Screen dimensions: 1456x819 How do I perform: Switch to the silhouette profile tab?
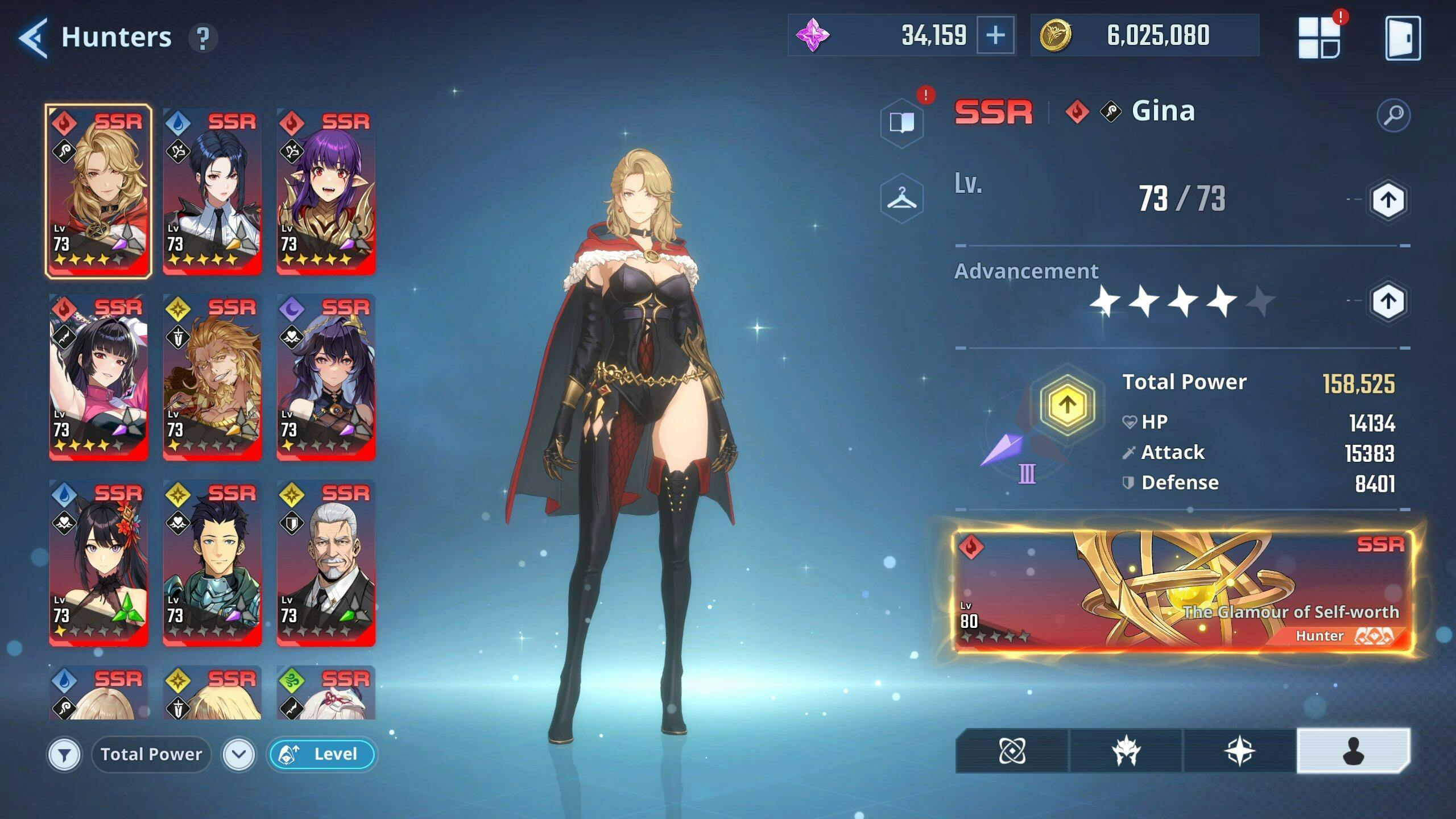pyautogui.click(x=1353, y=751)
